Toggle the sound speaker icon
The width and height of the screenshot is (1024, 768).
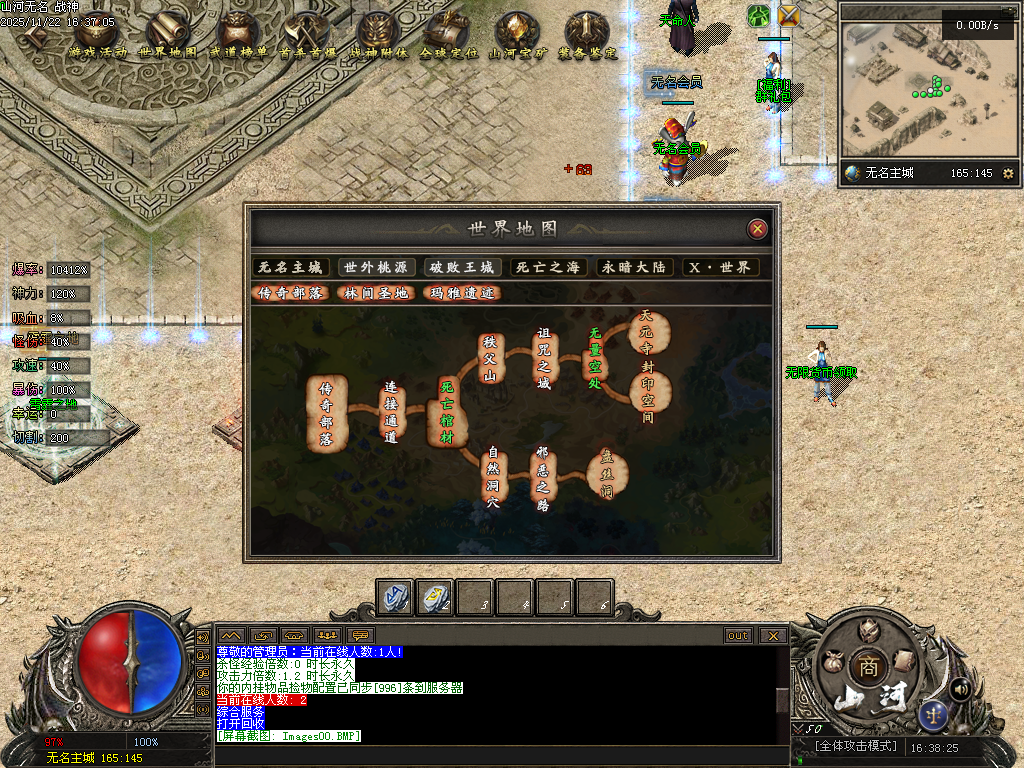click(x=961, y=688)
